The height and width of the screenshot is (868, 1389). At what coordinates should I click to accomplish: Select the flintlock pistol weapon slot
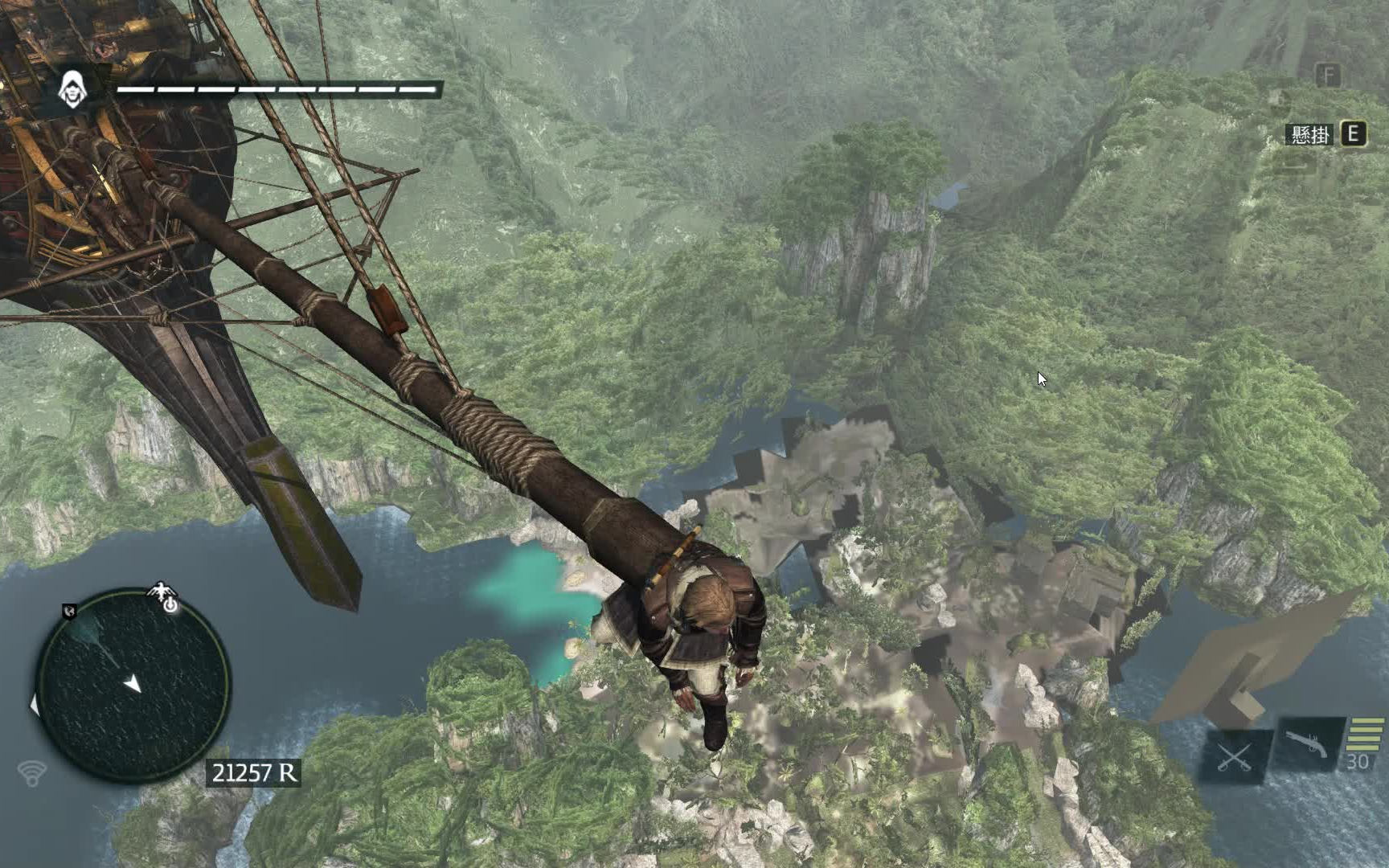click(x=1305, y=744)
